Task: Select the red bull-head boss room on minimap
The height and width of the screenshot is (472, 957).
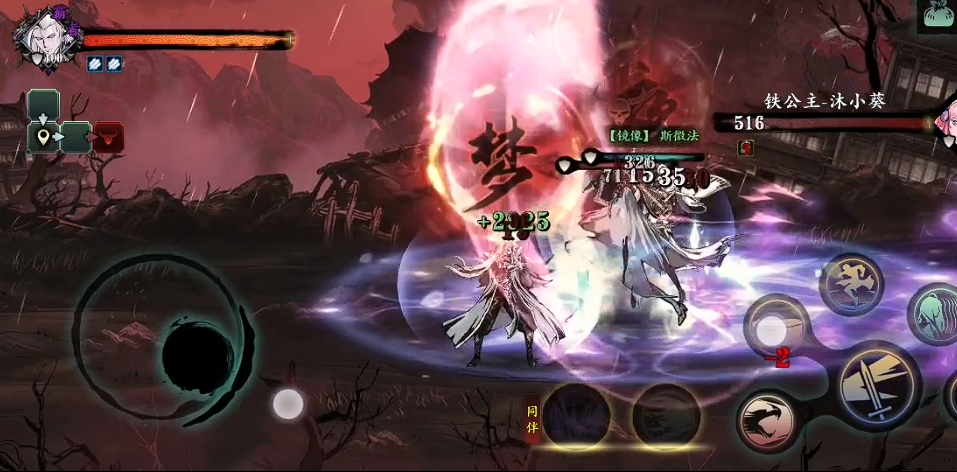Action: pyautogui.click(x=108, y=136)
